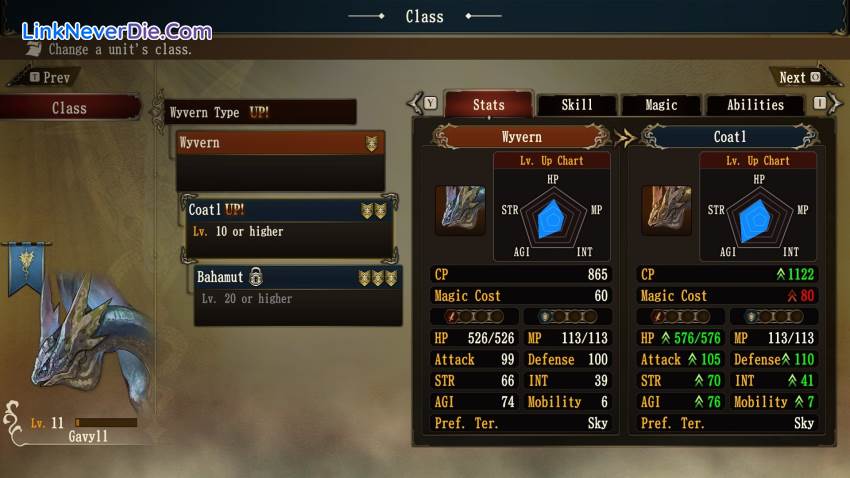The height and width of the screenshot is (478, 850).
Task: Select the Wyvern class entry
Action: point(280,143)
